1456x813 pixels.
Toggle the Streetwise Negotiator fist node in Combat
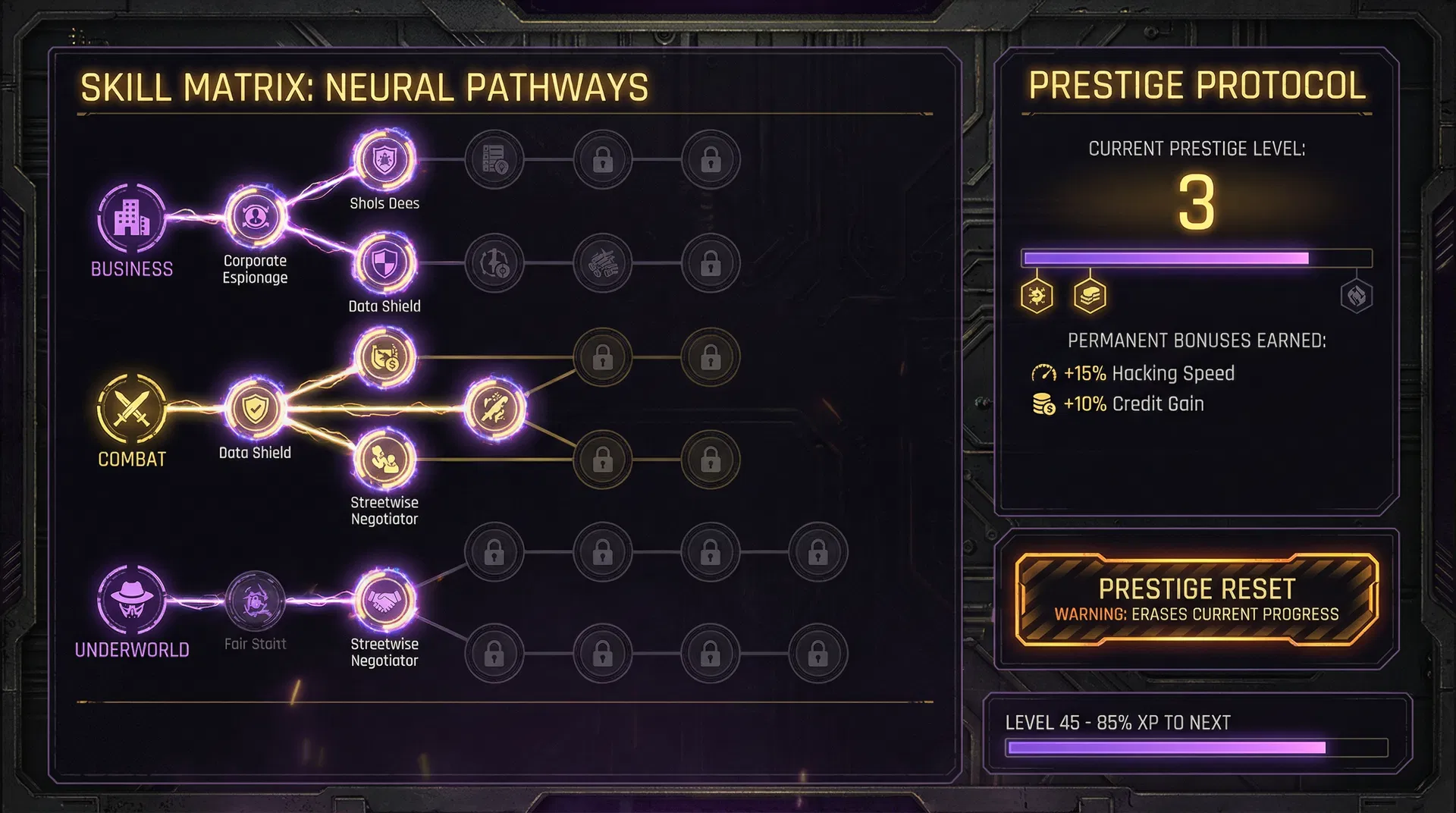384,459
